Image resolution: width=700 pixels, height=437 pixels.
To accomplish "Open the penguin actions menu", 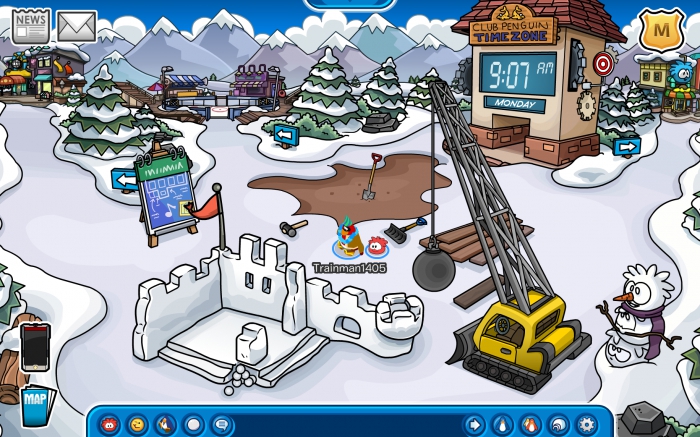I will click(x=165, y=424).
